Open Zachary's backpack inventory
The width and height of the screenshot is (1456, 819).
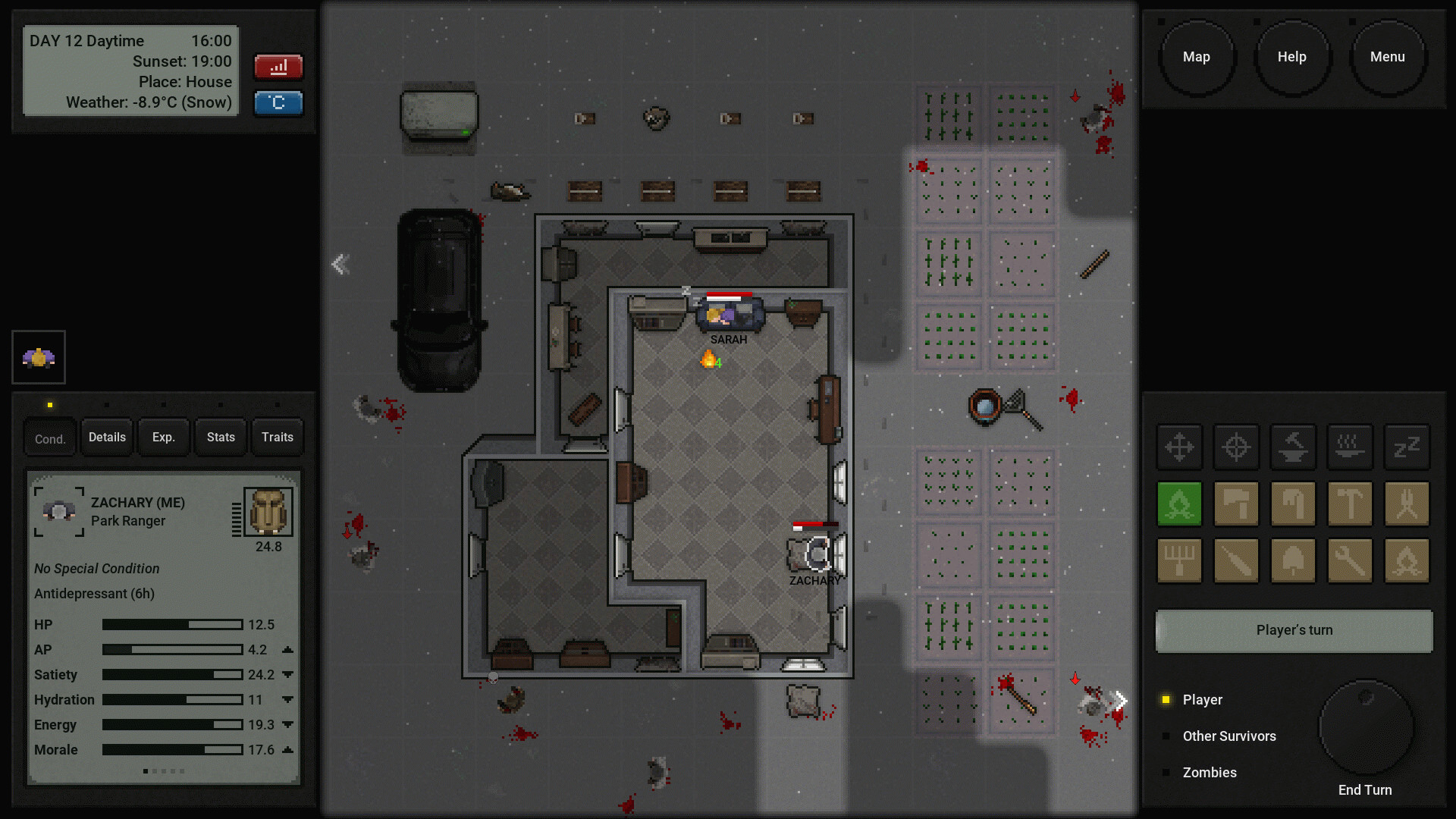point(268,511)
